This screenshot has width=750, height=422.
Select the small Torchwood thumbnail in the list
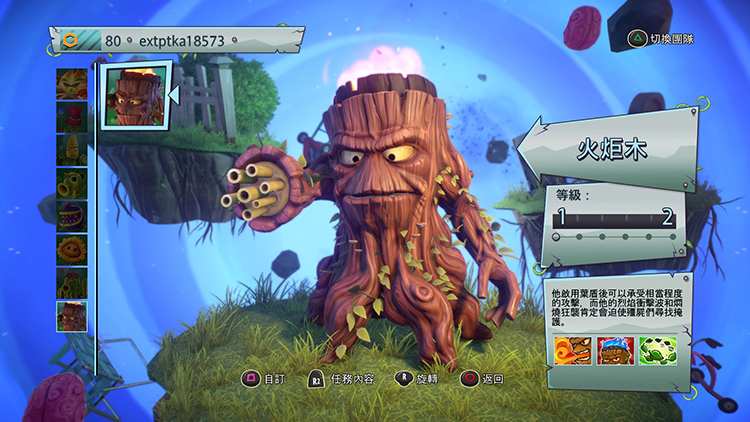click(x=72, y=316)
